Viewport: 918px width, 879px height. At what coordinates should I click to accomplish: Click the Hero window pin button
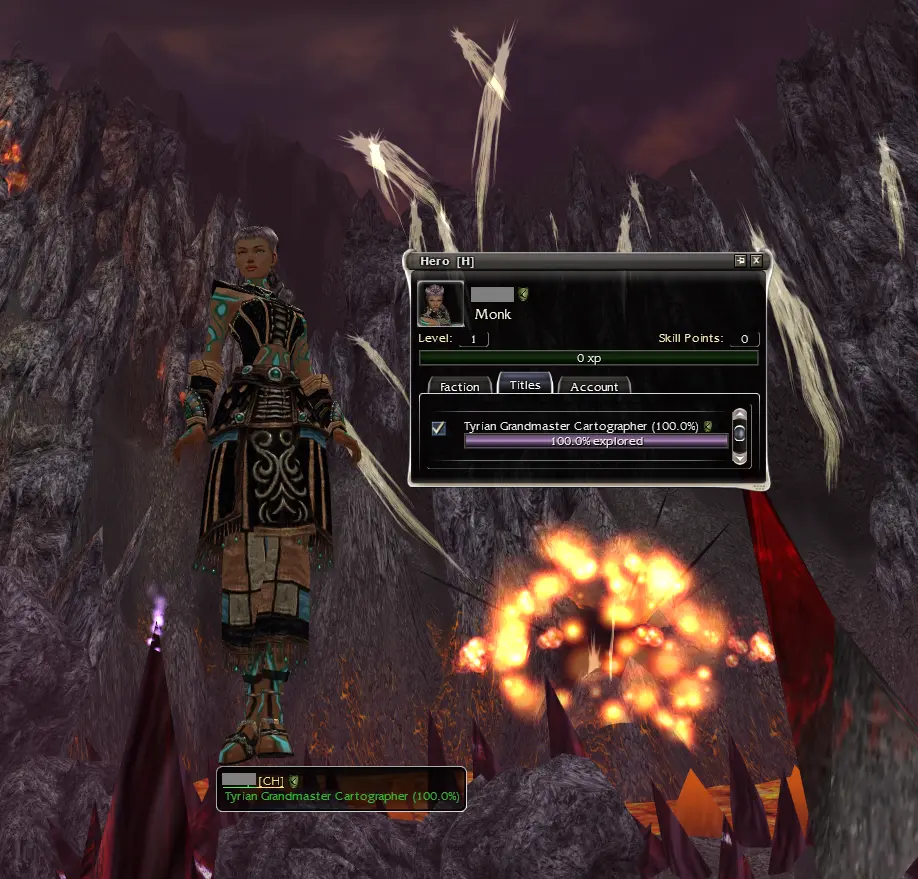point(741,261)
